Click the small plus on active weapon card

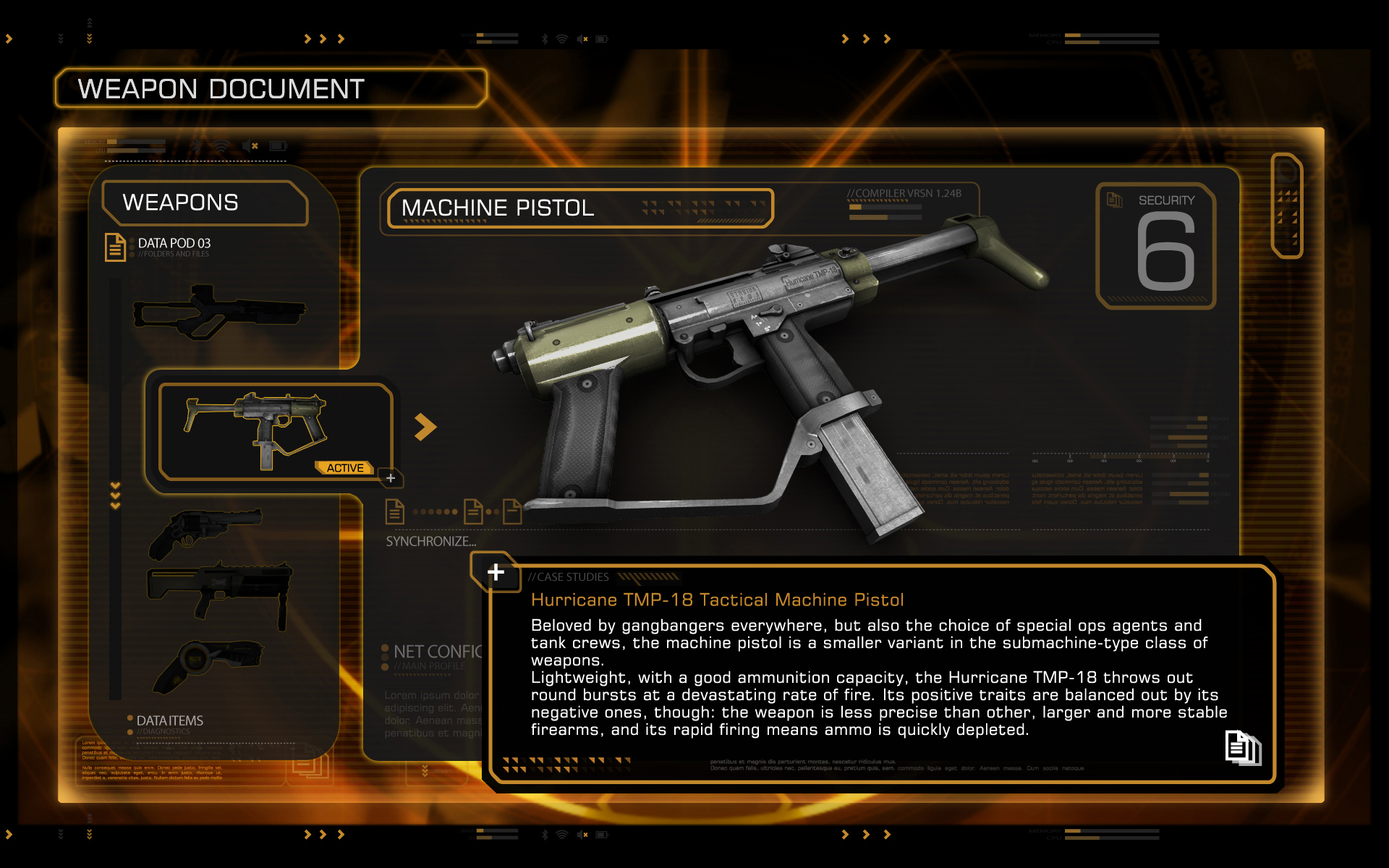391,478
